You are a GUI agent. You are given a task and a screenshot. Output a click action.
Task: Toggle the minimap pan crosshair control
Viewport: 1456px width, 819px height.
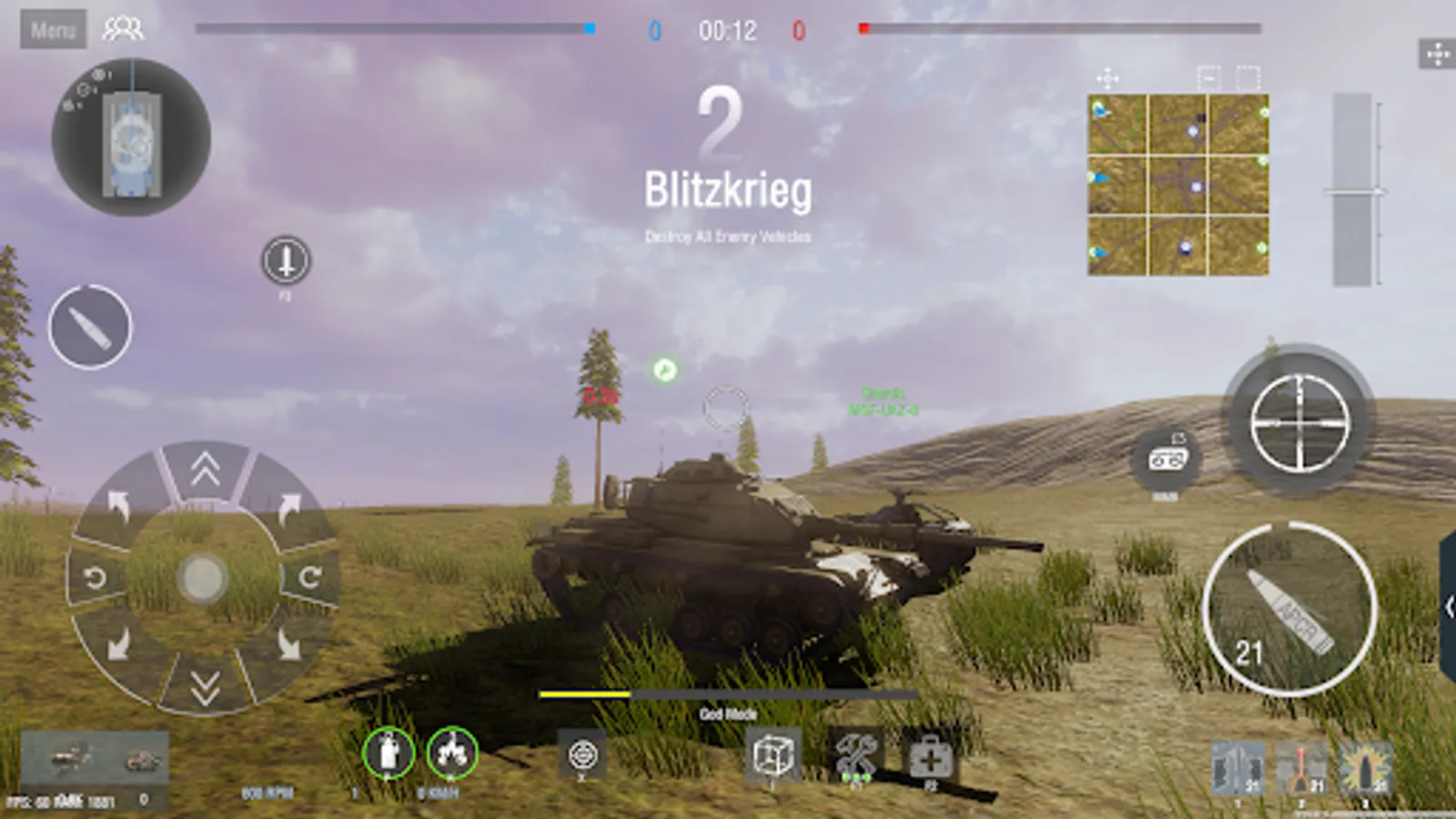1109,80
